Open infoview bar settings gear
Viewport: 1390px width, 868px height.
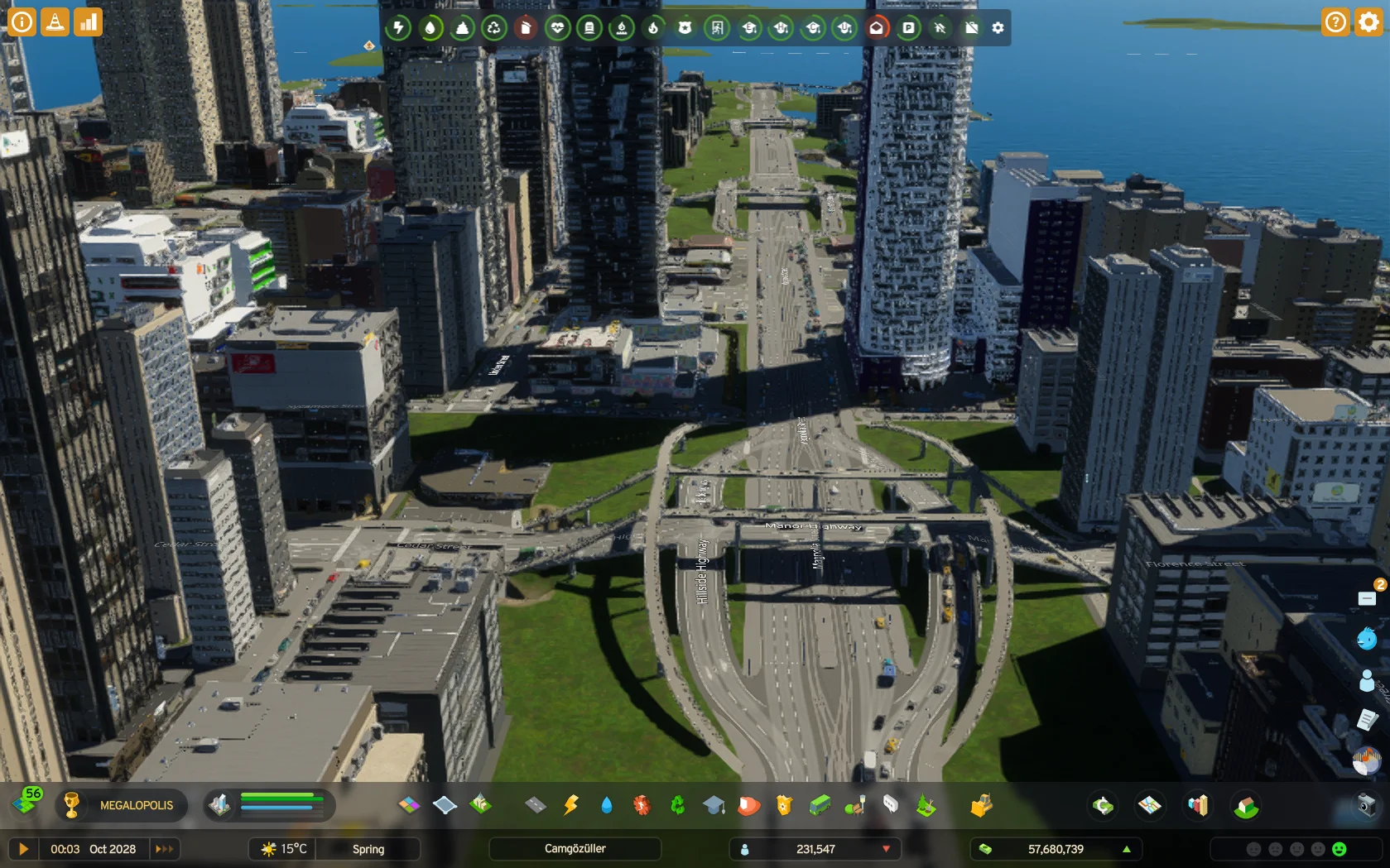click(x=998, y=28)
